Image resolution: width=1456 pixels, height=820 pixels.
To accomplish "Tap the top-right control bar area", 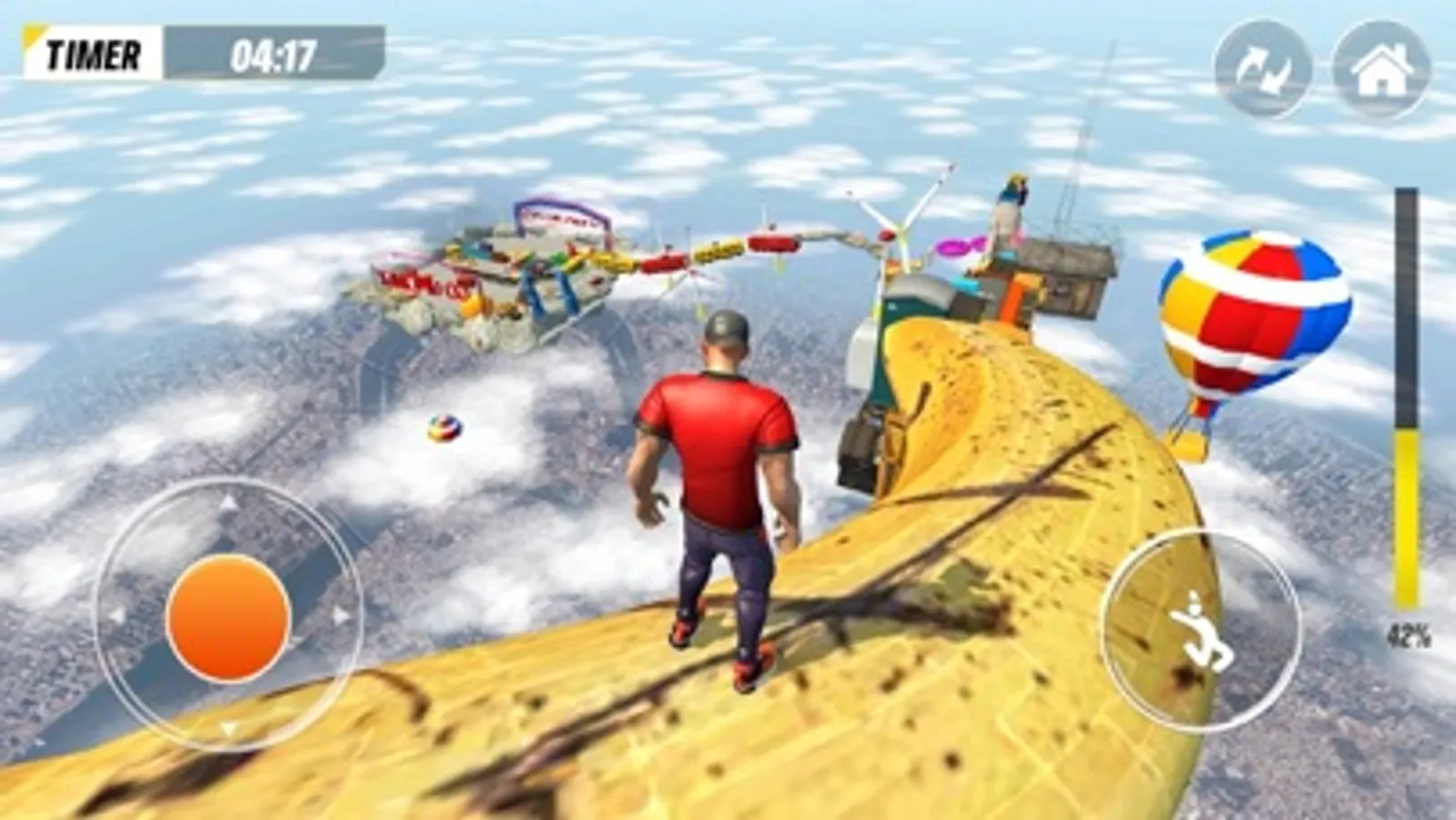I will (1320, 66).
